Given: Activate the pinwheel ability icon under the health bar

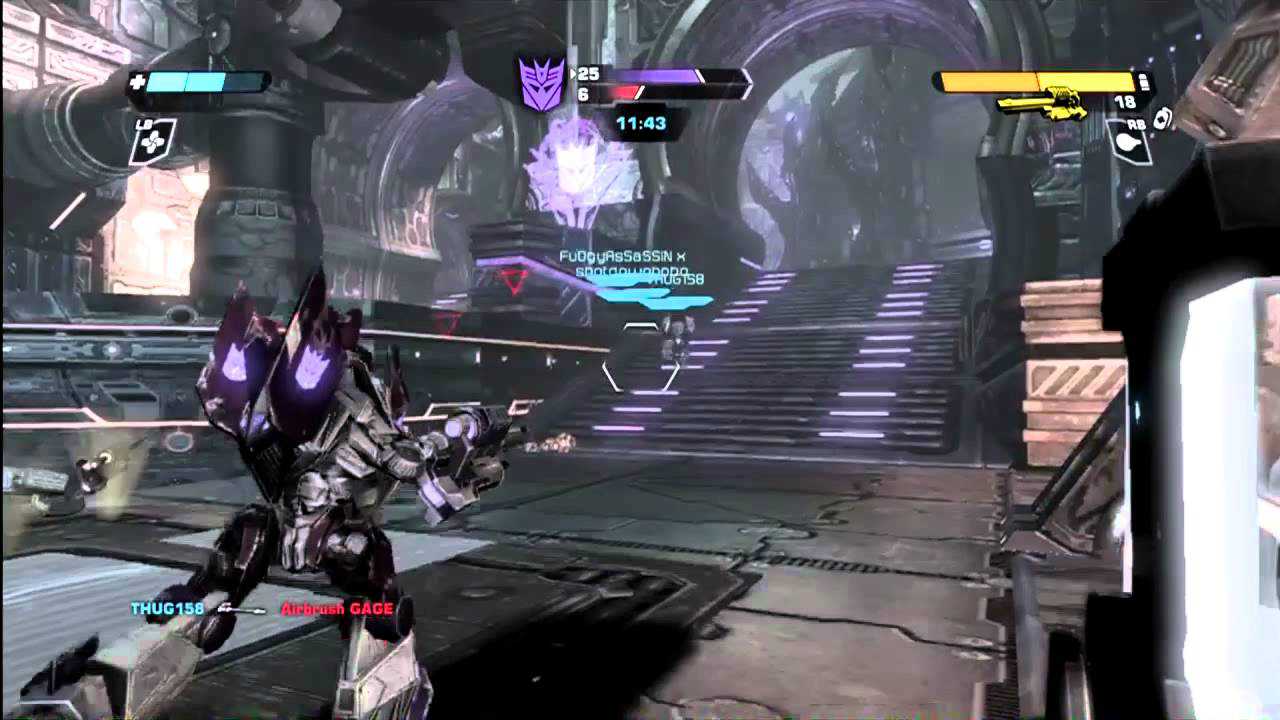Looking at the screenshot, I should [x=152, y=143].
